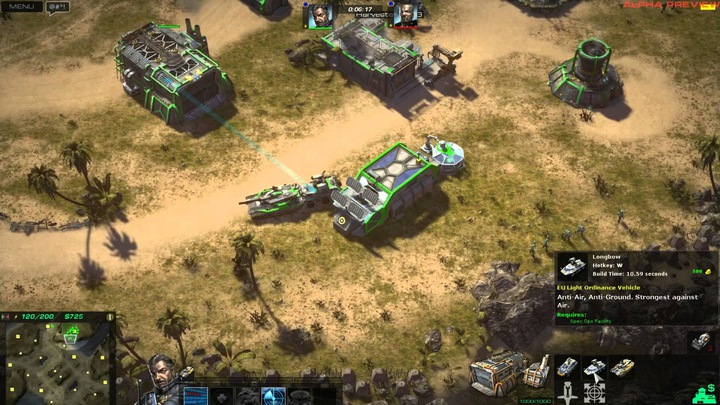Open the chat box beside the menu button
Screen dimensions: 720x405
[56, 7]
